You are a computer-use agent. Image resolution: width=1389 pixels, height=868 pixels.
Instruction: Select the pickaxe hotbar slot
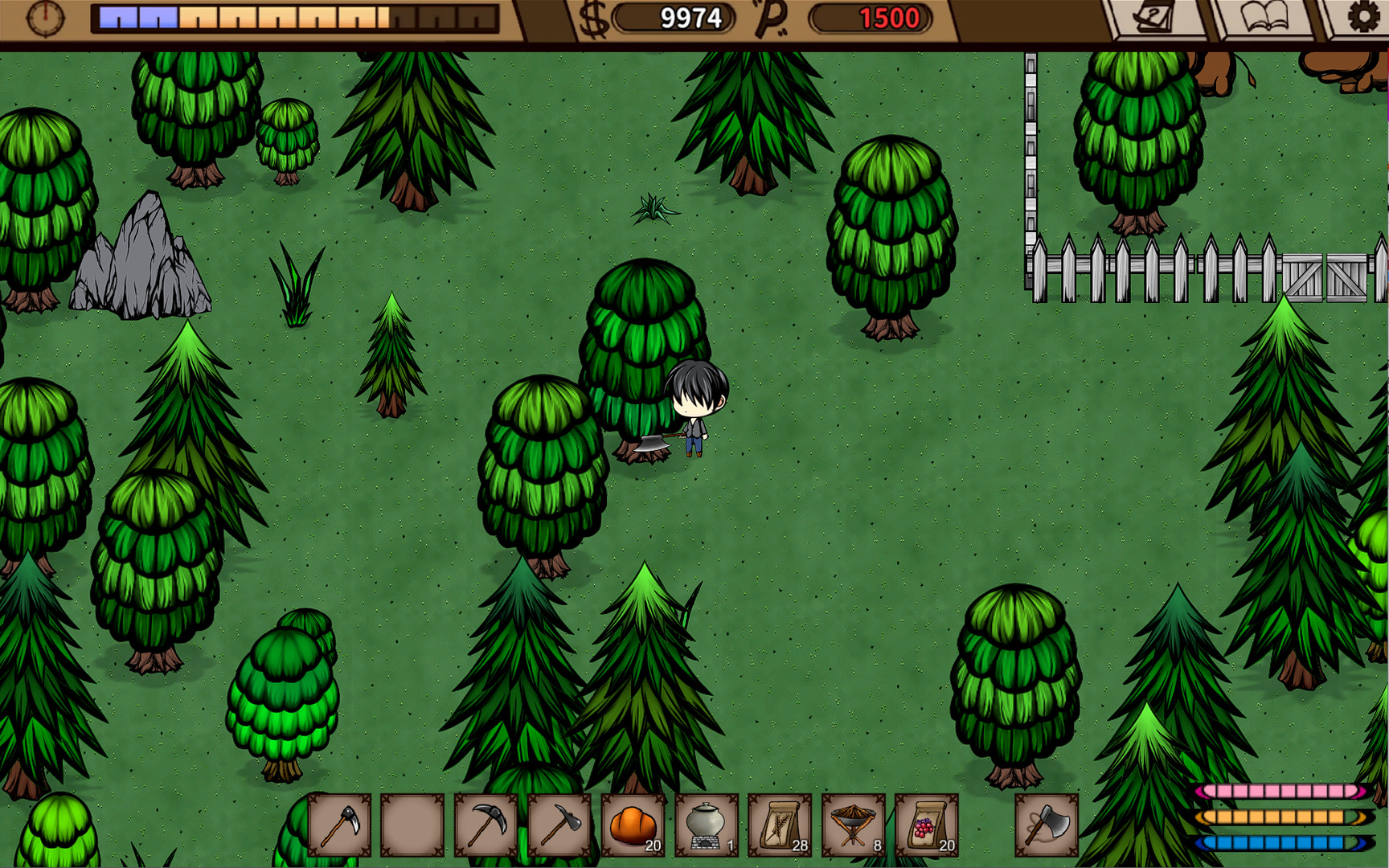click(x=486, y=825)
